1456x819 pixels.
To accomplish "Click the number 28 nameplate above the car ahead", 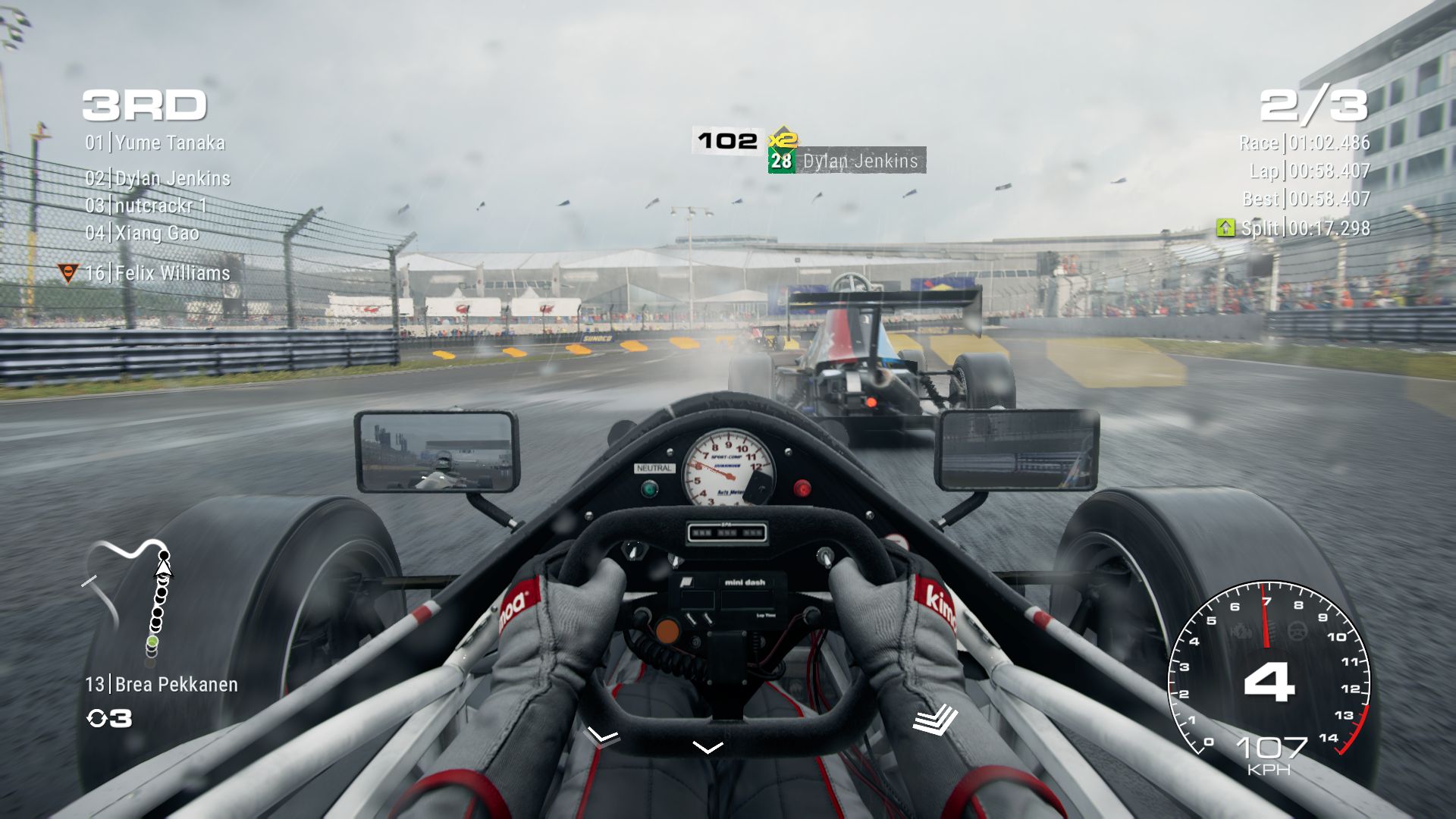I will click(x=781, y=161).
